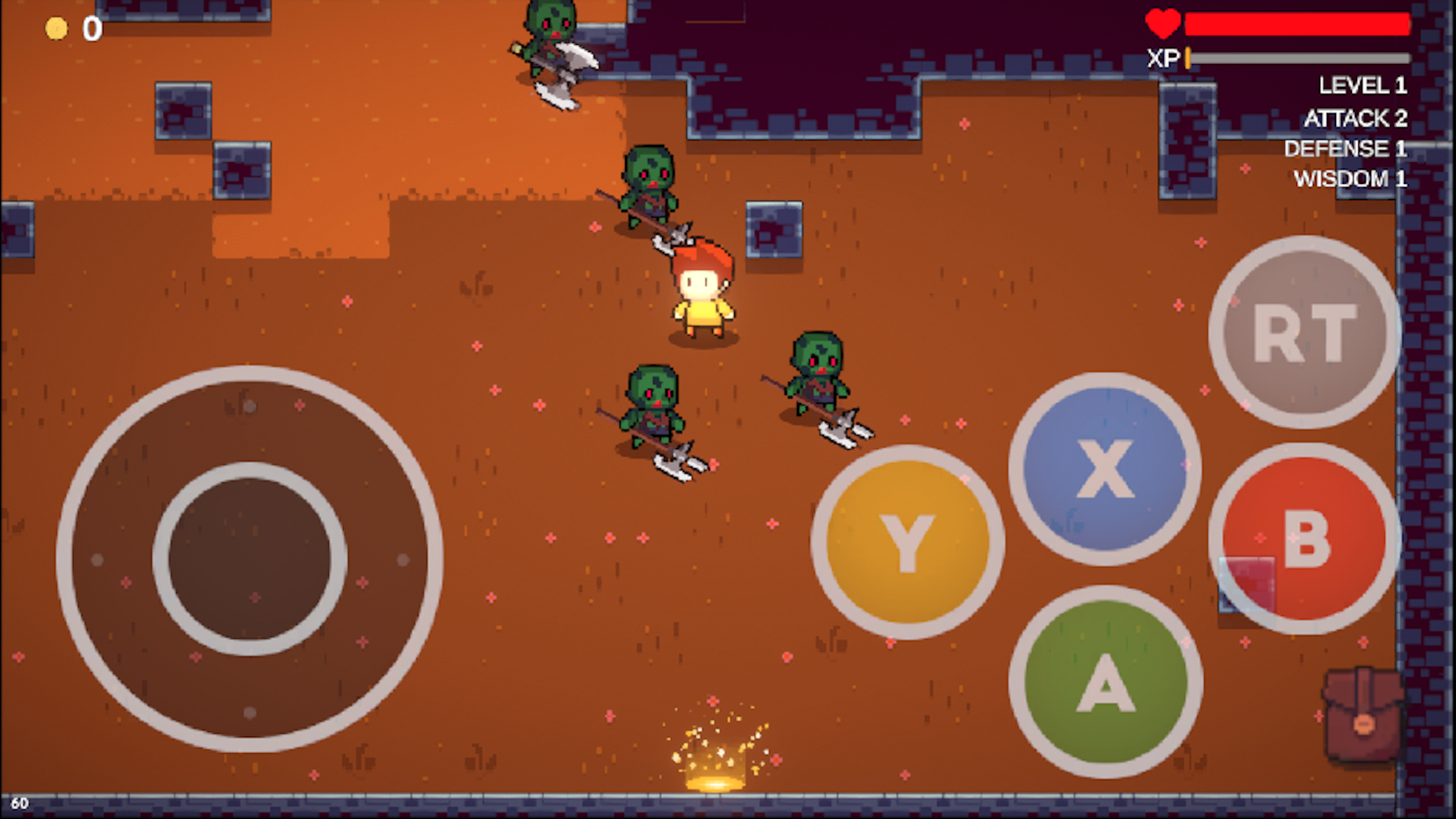Select the ATTACK 2 stat label
Viewport: 1456px width, 819px height.
pyautogui.click(x=1357, y=118)
